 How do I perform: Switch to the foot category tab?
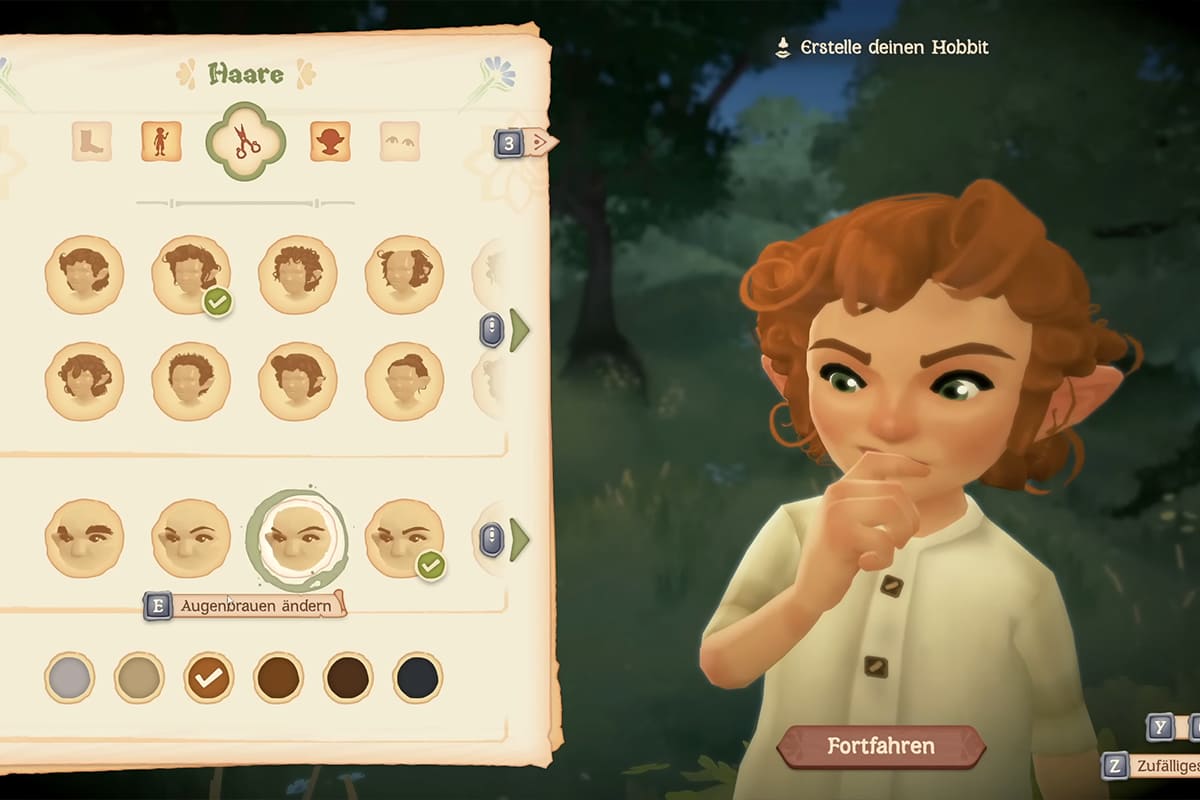tap(91, 142)
